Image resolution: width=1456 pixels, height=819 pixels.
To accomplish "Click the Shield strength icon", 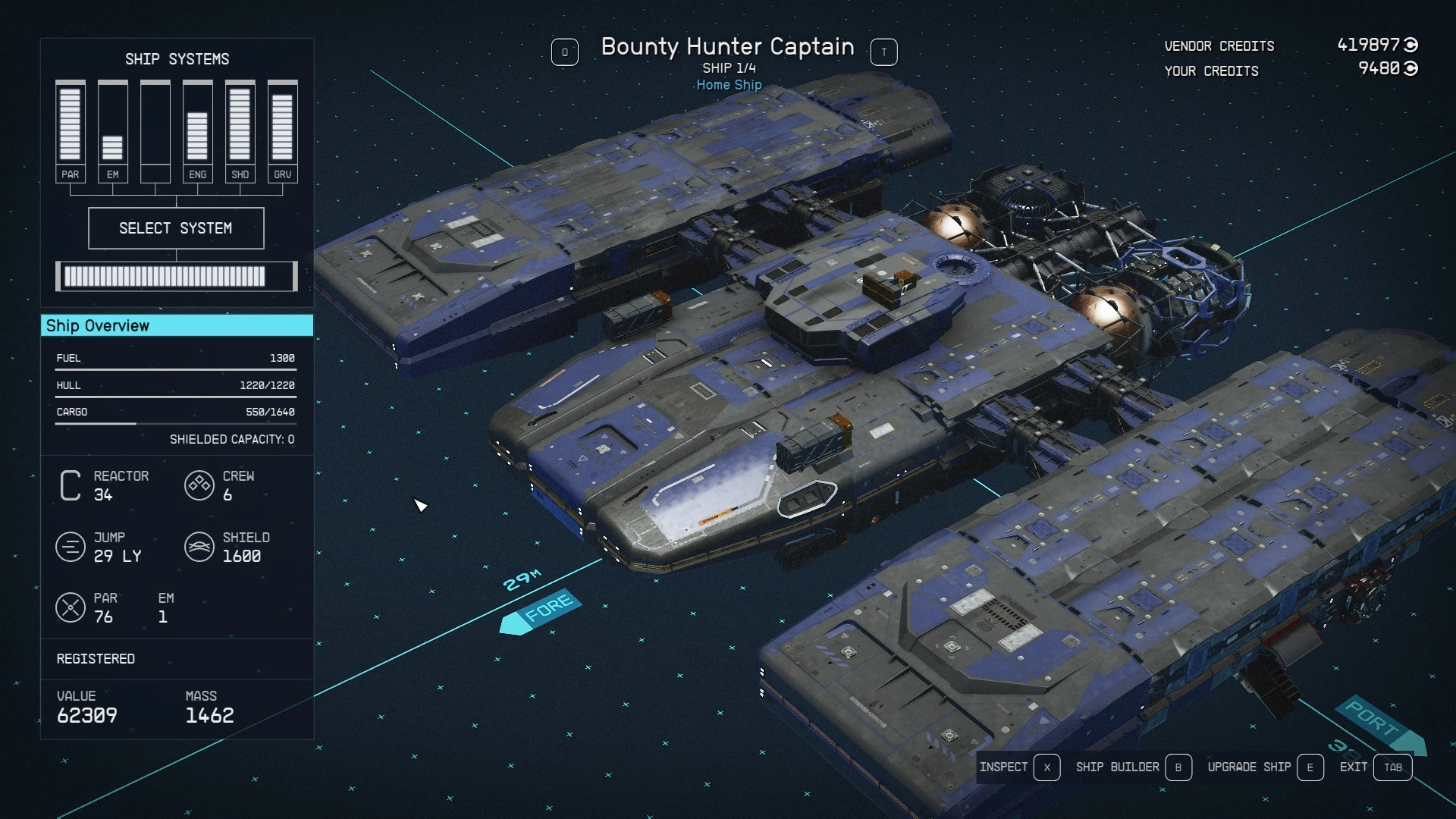I will click(x=199, y=547).
